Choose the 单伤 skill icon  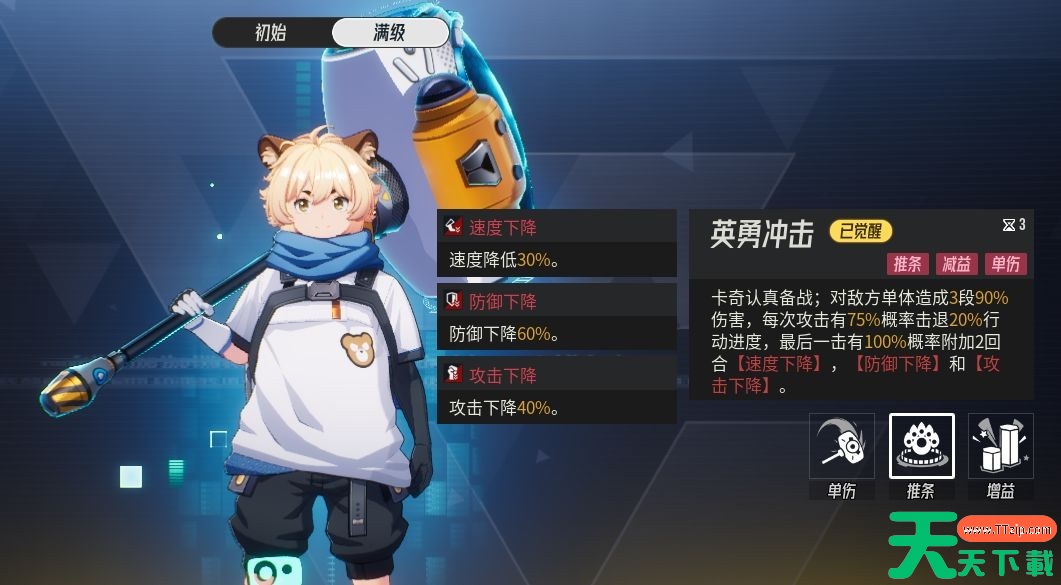coord(842,447)
